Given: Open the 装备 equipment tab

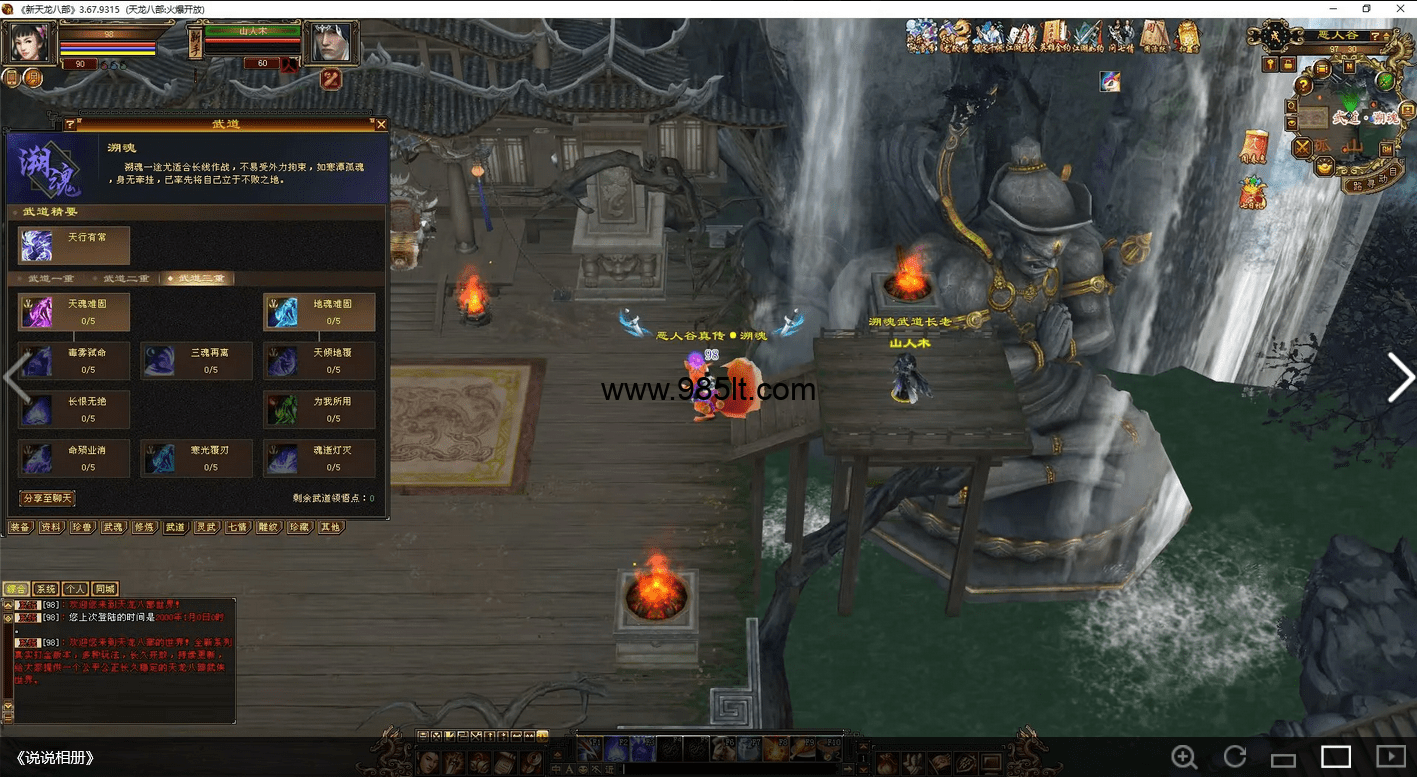Looking at the screenshot, I should [20, 527].
